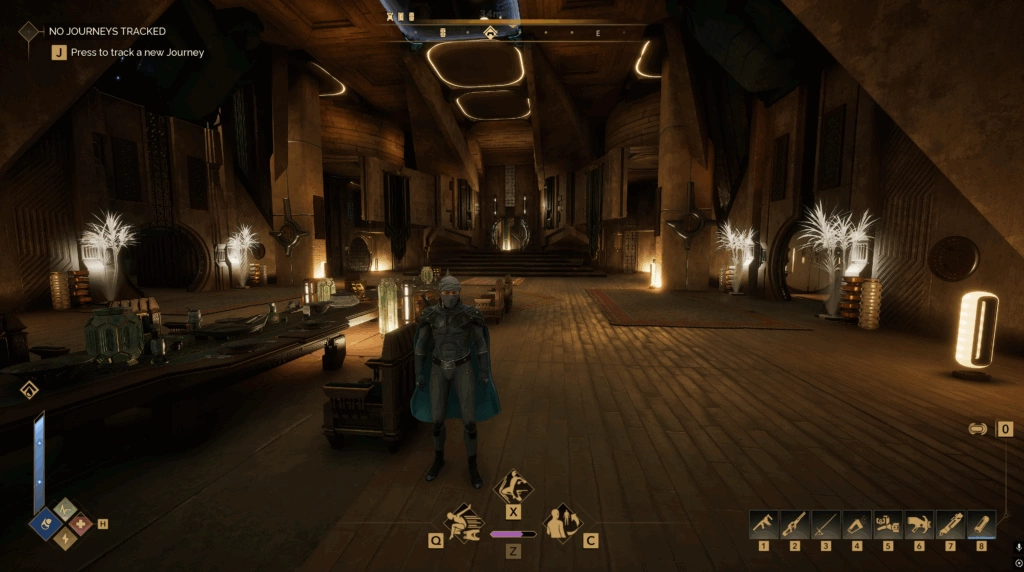This screenshot has width=1024, height=572.
Task: Click the capsule-shaped ammo icon
Action: [978, 429]
